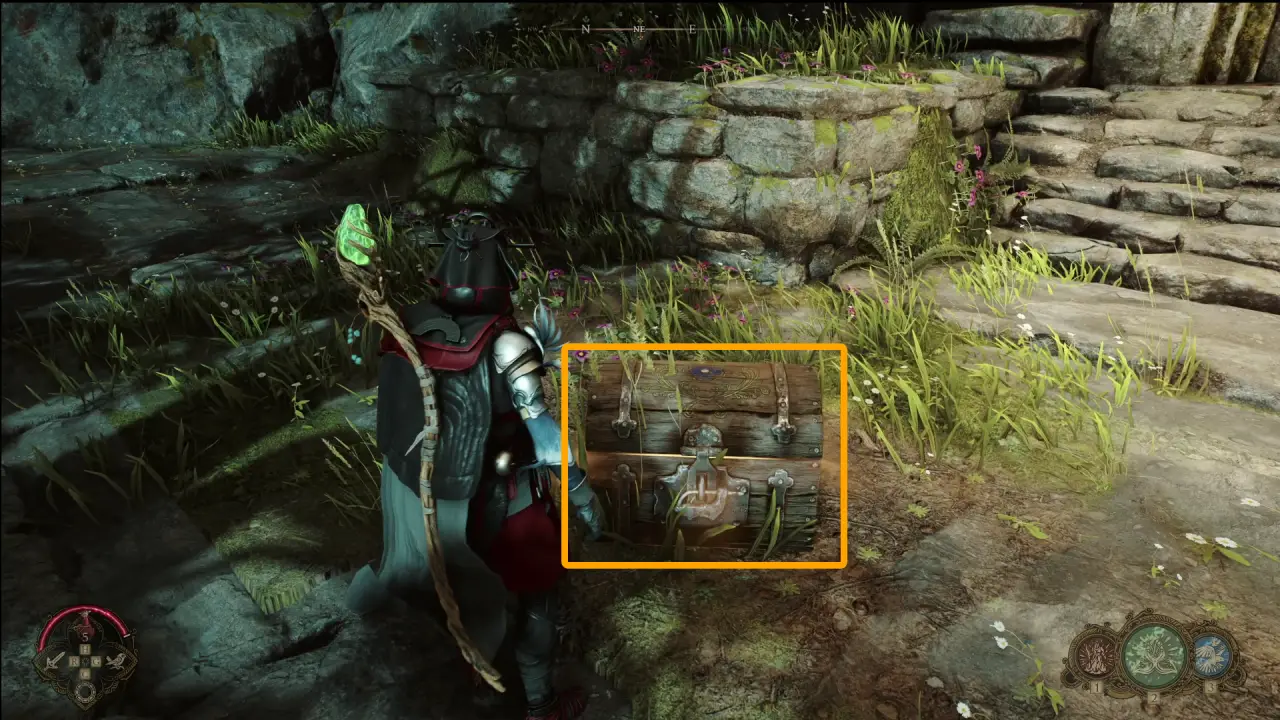Click the sword icon on the action dial
1280x720 pixels.
(54, 660)
